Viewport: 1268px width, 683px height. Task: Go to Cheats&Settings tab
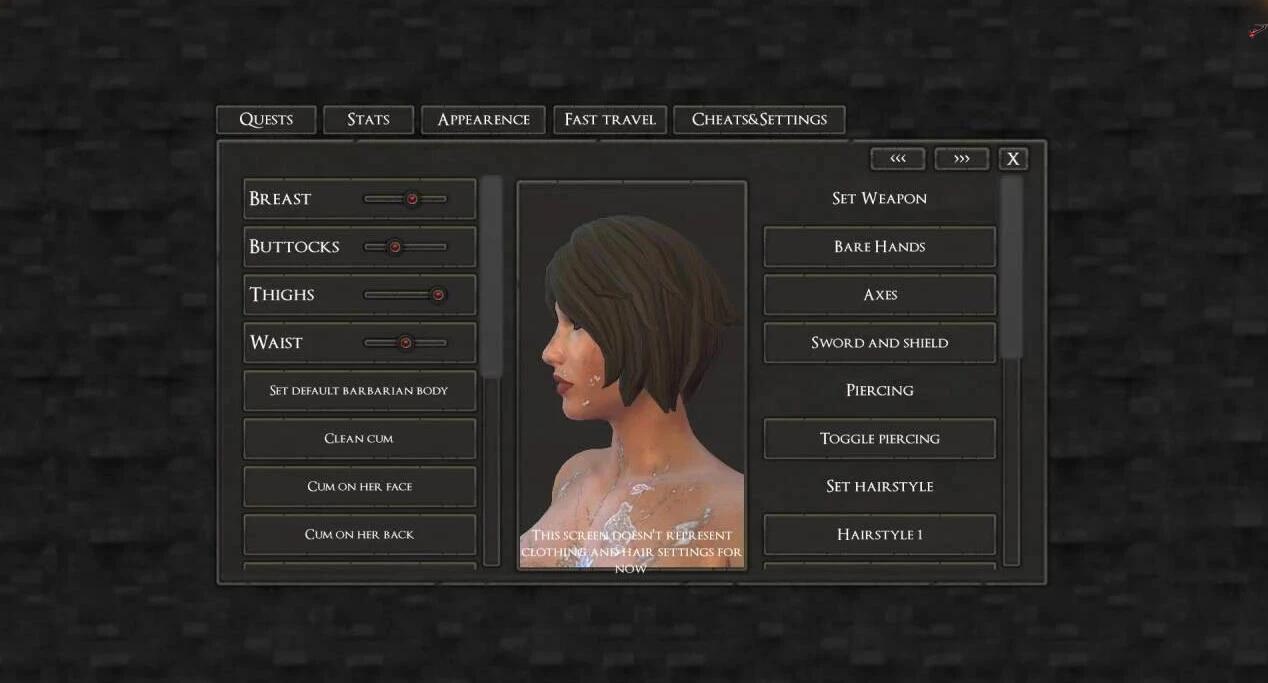pyautogui.click(x=759, y=120)
